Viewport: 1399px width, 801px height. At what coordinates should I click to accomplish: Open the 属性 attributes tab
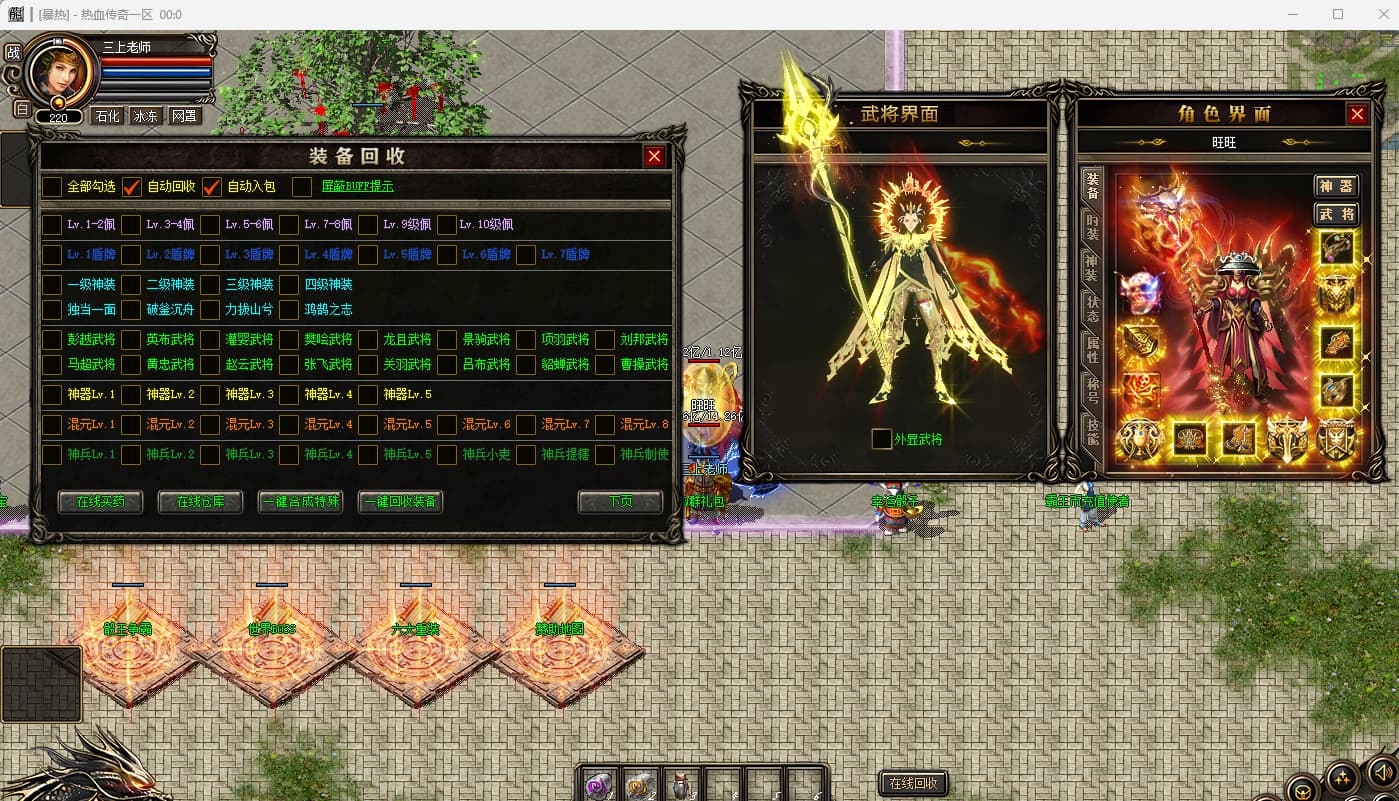pos(1093,350)
